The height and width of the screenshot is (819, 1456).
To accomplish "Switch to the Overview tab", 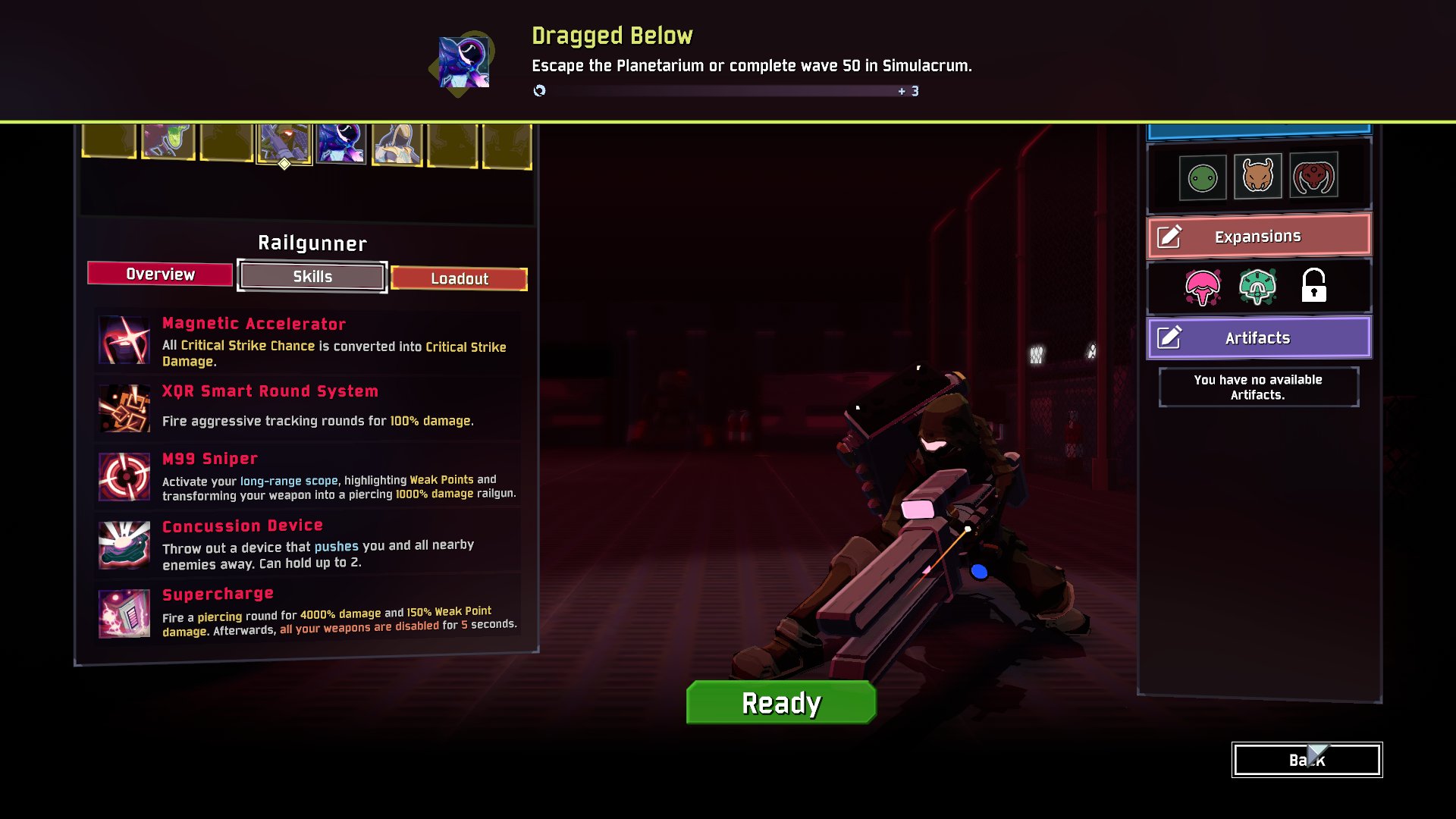I will [x=160, y=274].
